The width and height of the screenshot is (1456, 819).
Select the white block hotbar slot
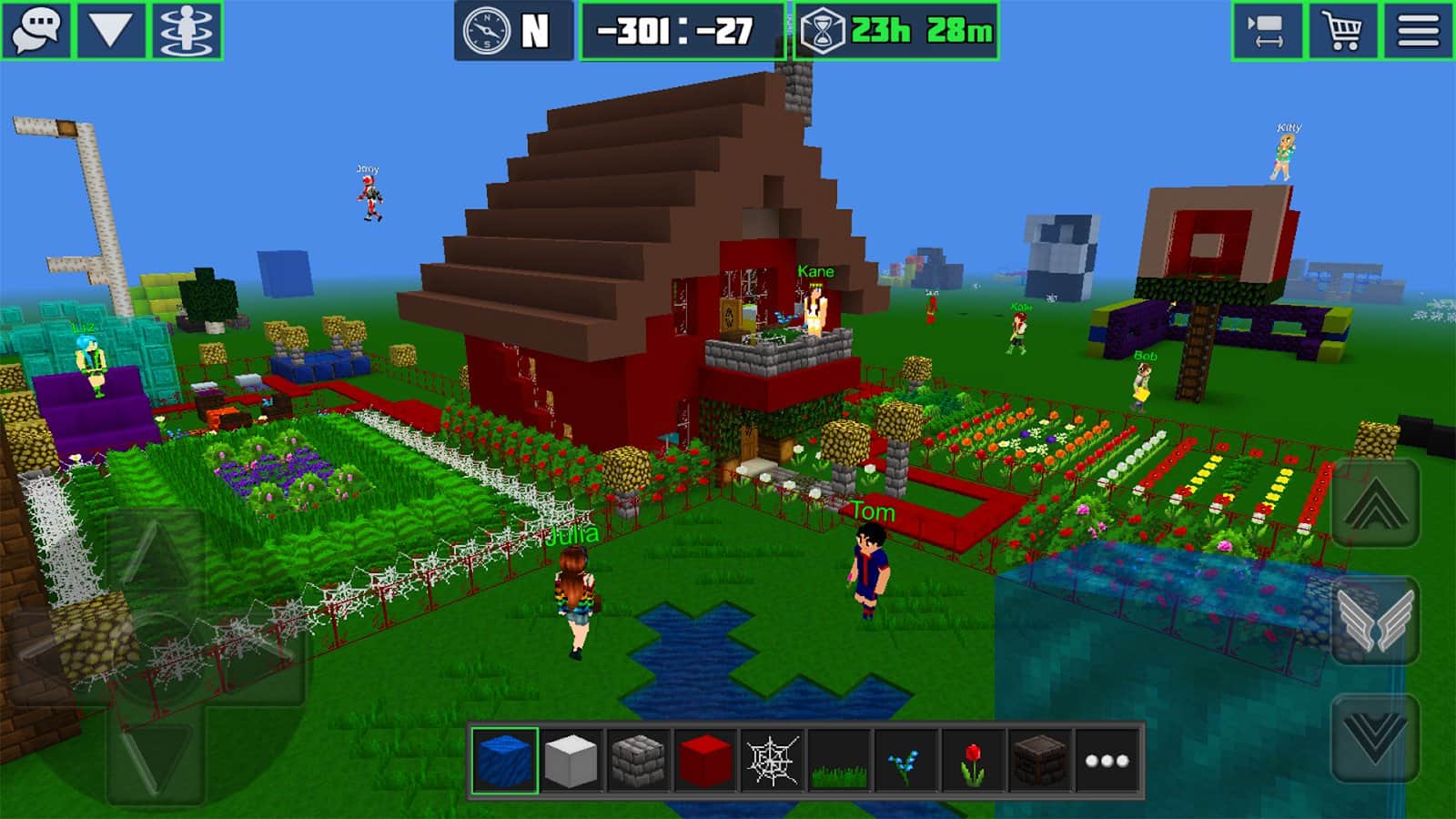pos(571,761)
